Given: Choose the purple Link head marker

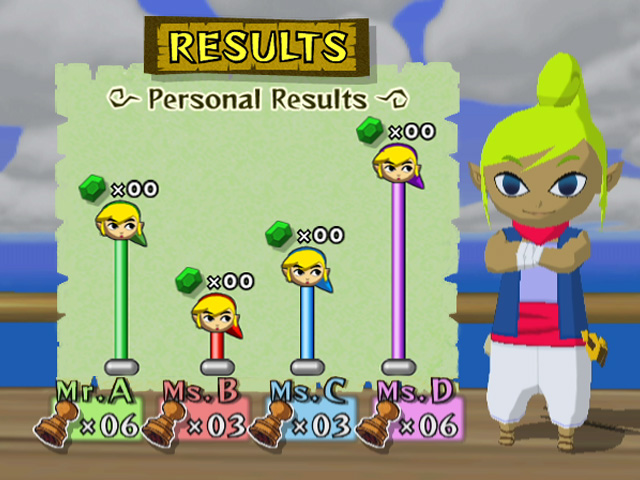Looking at the screenshot, I should (397, 162).
